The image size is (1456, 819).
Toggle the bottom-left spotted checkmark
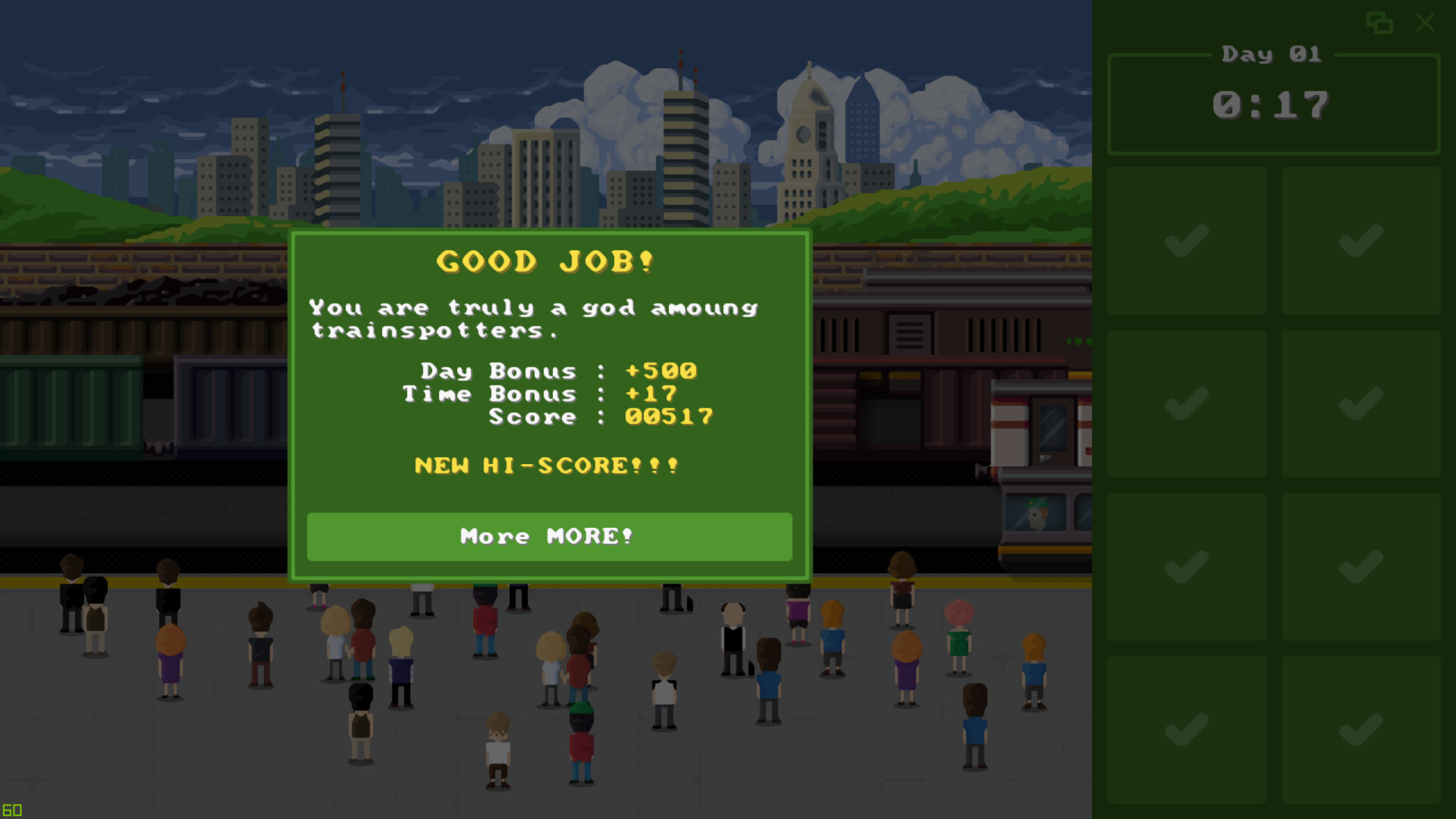(x=1186, y=726)
